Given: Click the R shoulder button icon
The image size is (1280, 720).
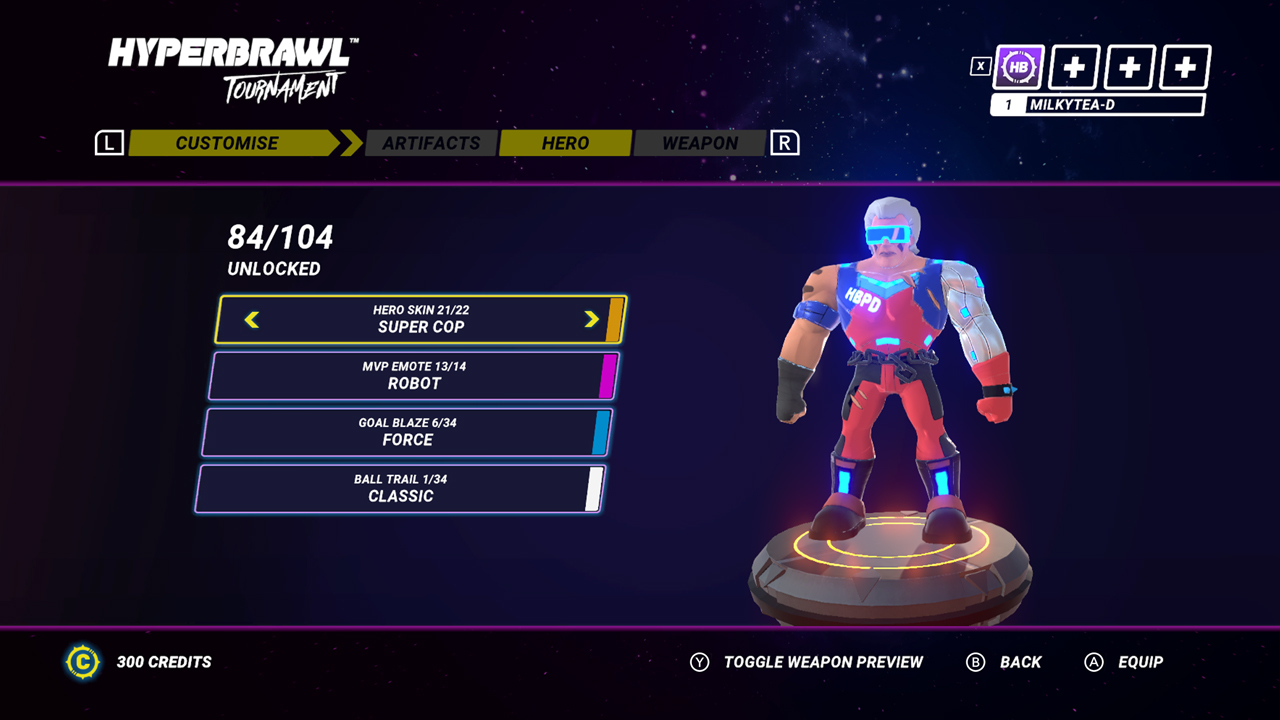Looking at the screenshot, I should tap(784, 142).
